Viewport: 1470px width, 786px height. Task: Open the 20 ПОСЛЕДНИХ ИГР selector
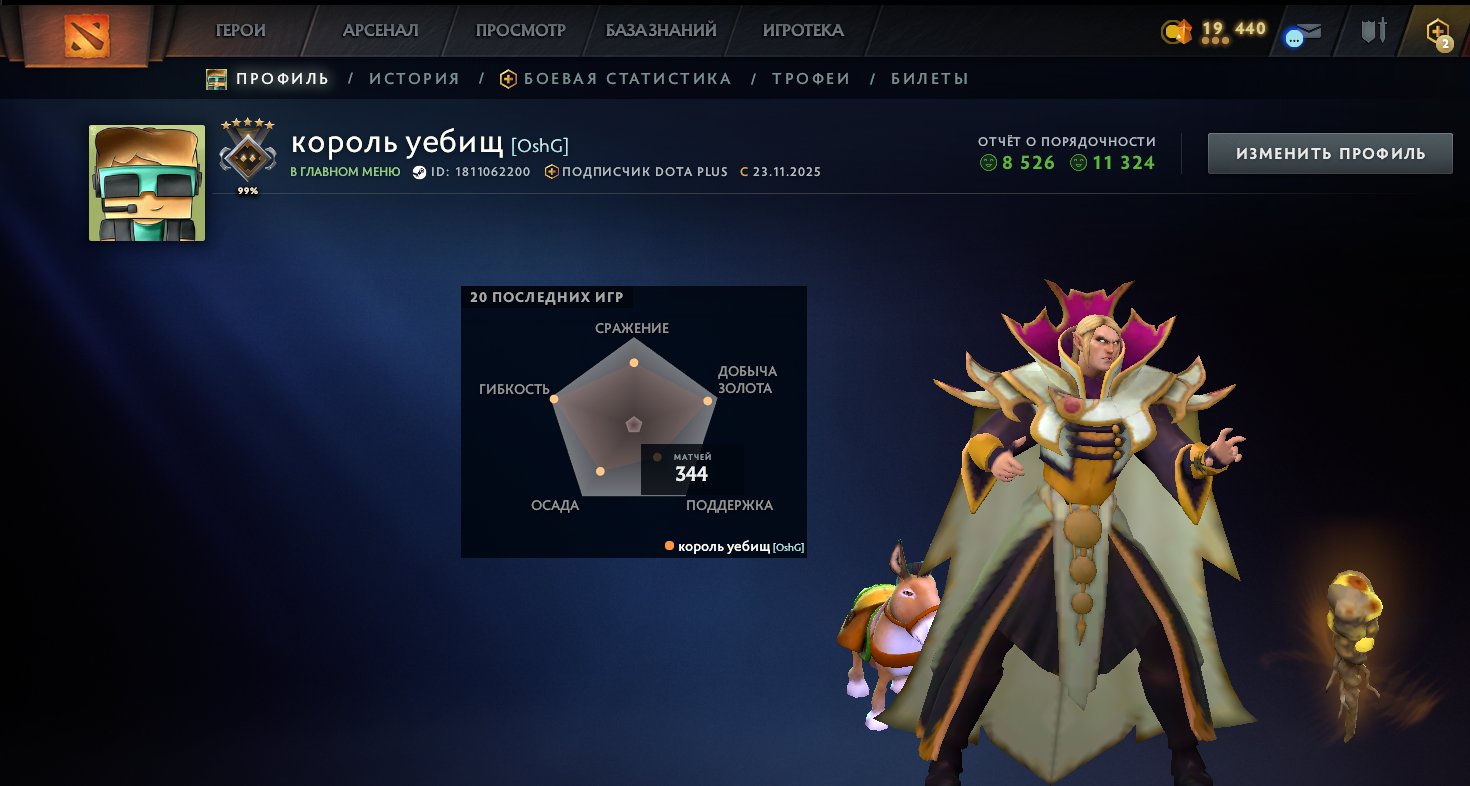point(545,297)
